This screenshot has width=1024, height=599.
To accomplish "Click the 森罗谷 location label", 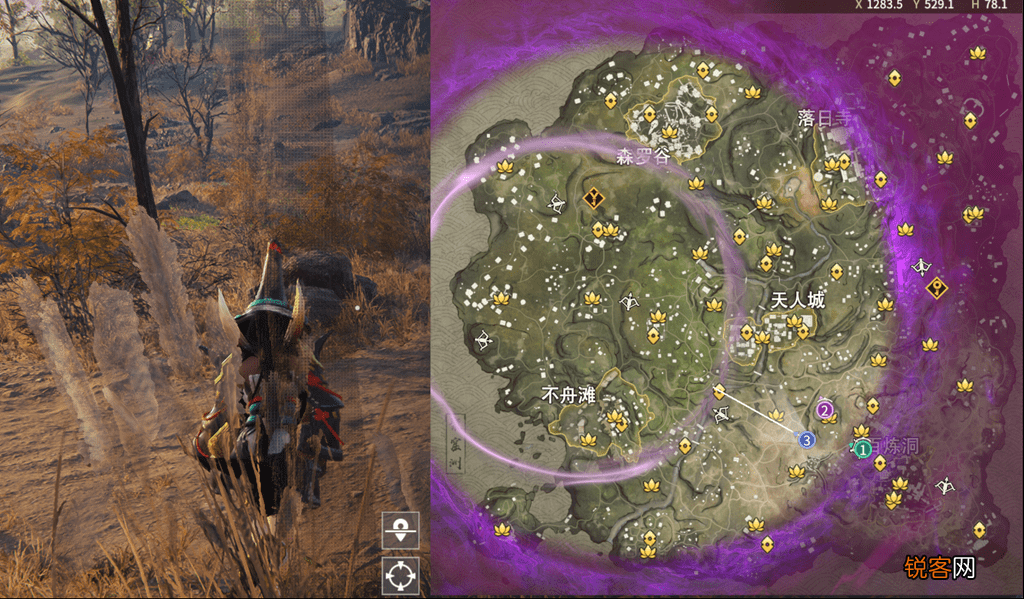I will click(x=641, y=156).
